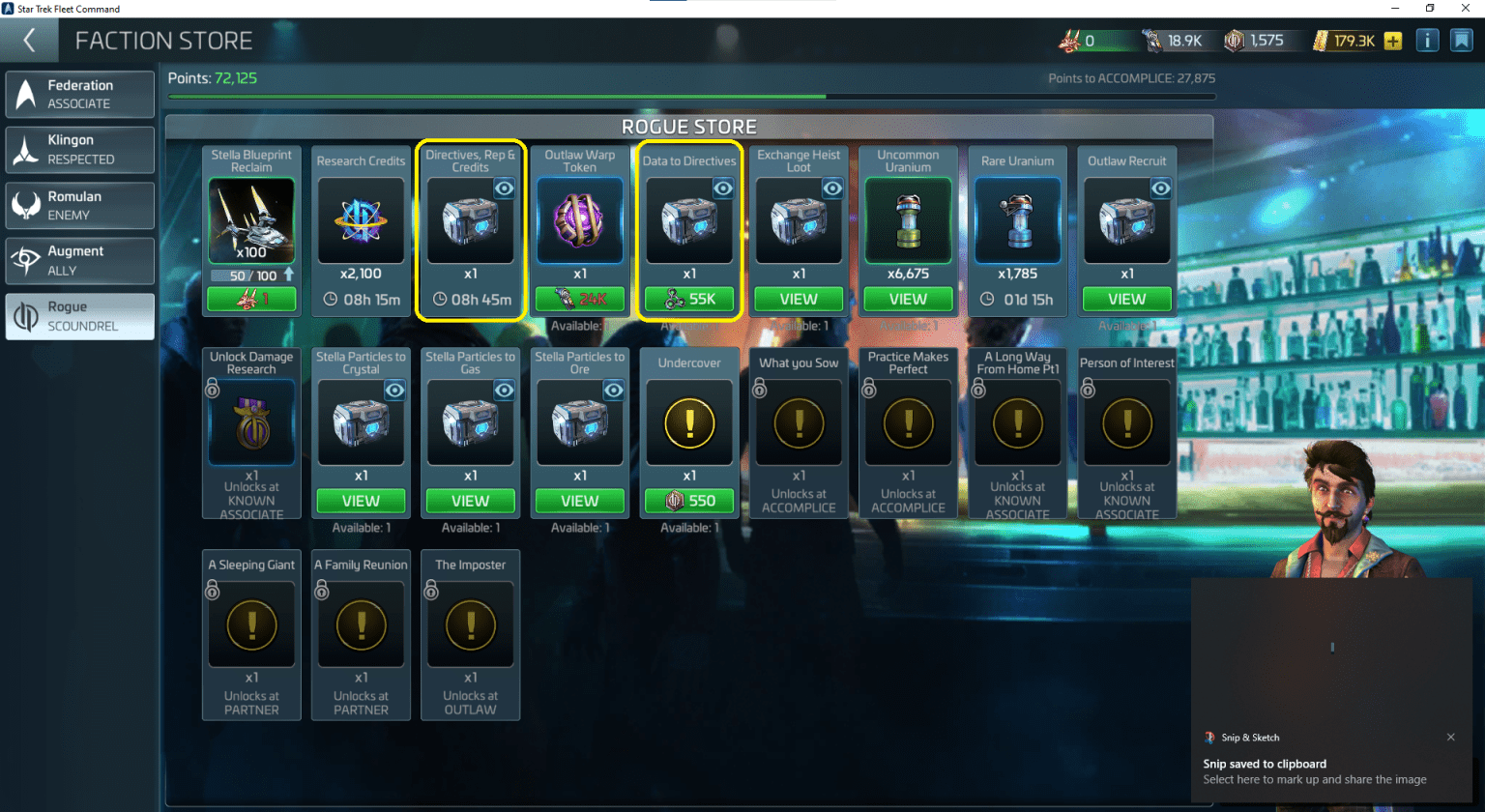
Task: Select the Rogue faction crest icon in sidebar
Action: [x=26, y=316]
